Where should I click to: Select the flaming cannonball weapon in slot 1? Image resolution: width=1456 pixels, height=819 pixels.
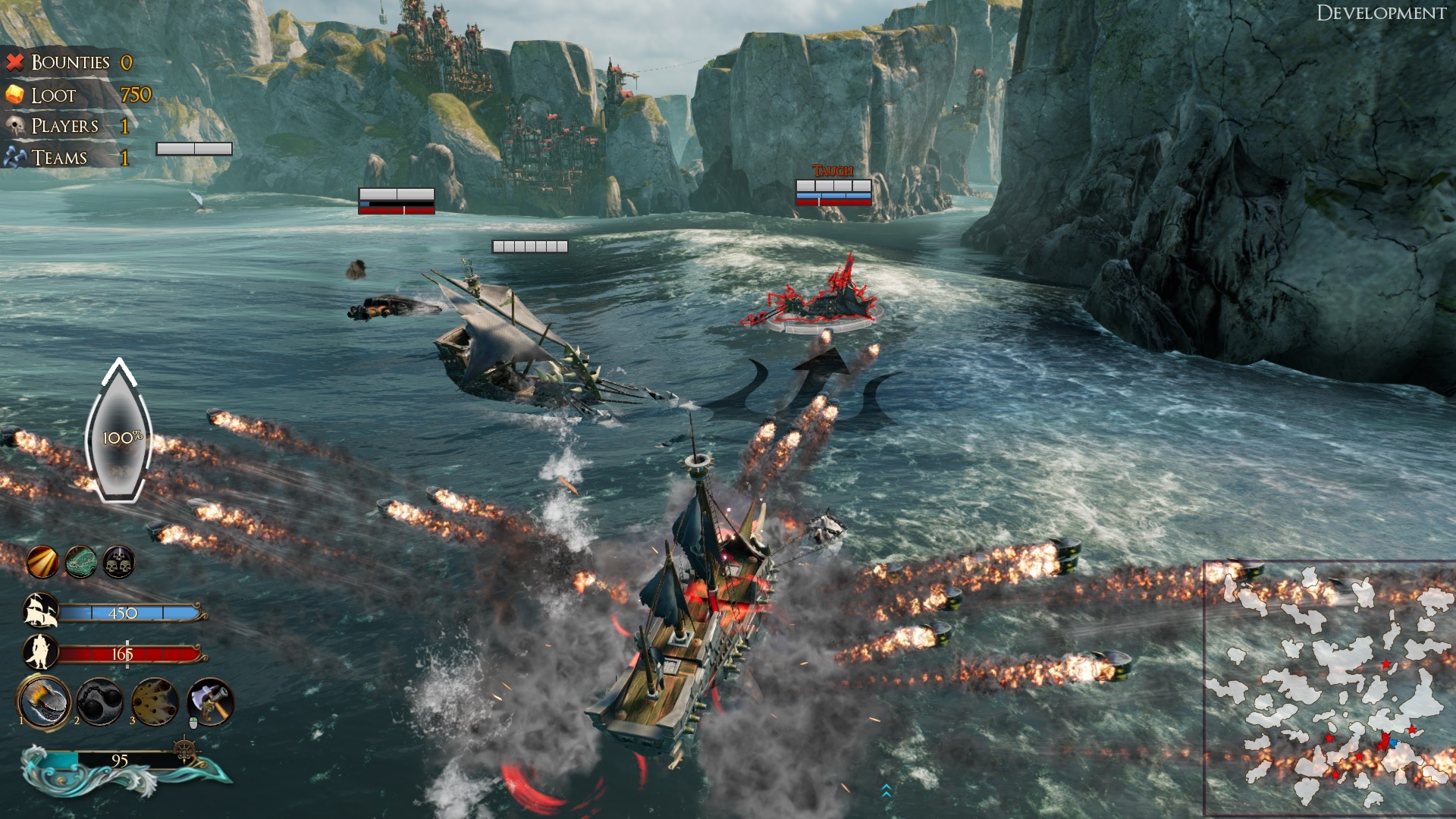coord(43,701)
